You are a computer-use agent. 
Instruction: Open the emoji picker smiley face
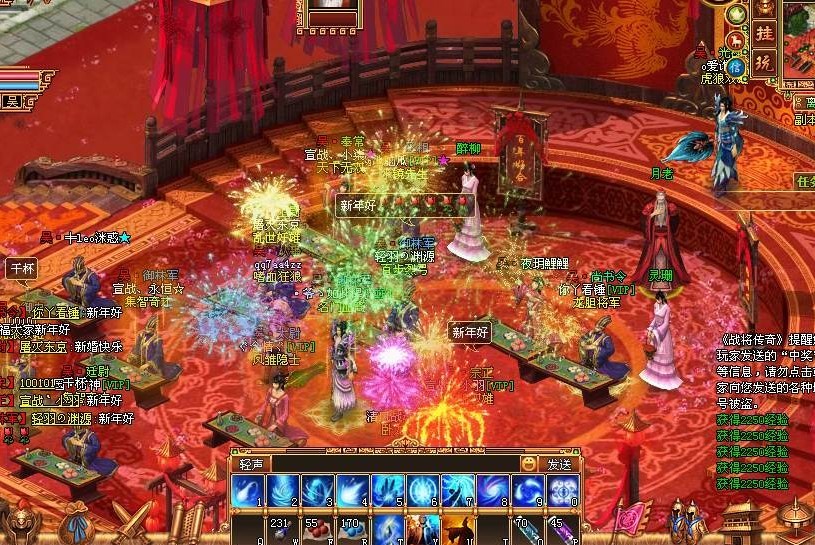pyautogui.click(x=529, y=464)
